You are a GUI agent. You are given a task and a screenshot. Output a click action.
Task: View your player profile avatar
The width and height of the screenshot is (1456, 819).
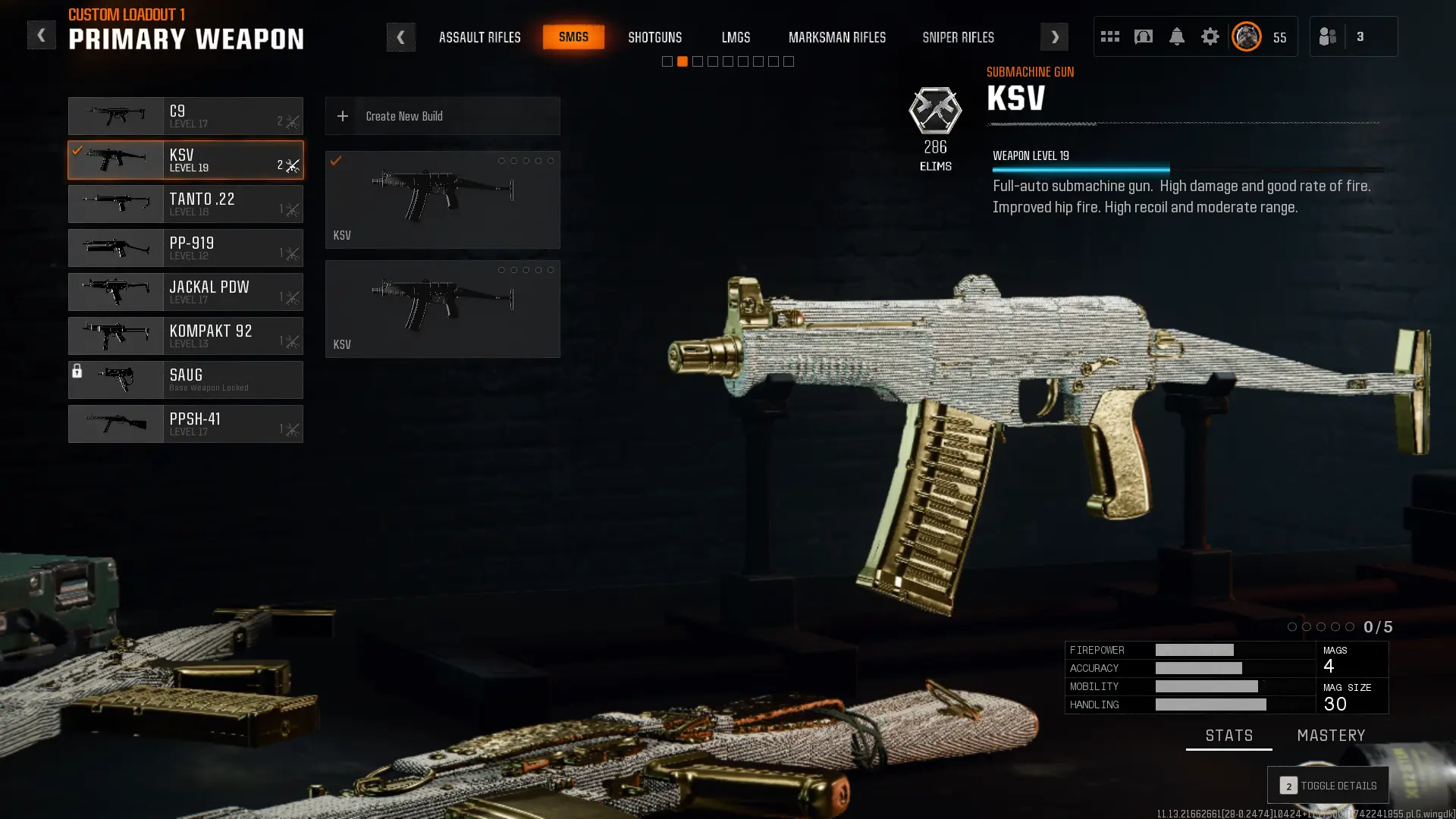[x=1246, y=36]
